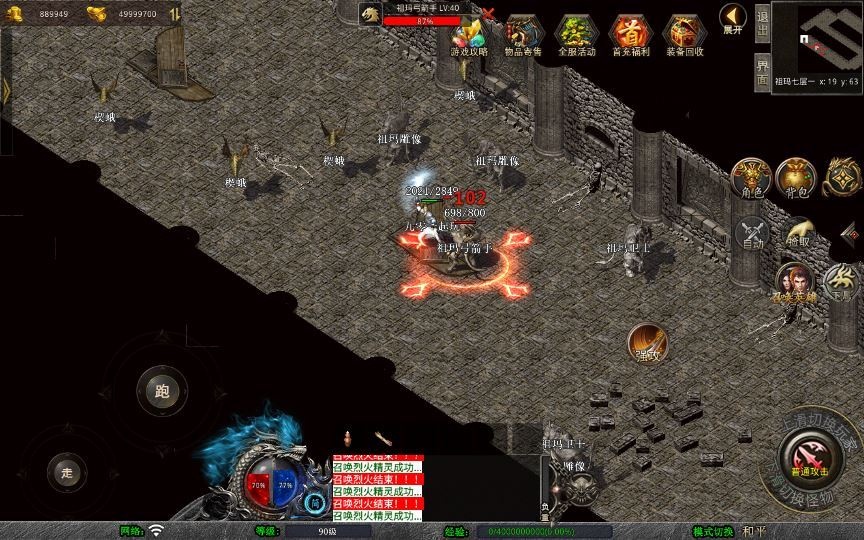The height and width of the screenshot is (540, 864).
Task: Open the minimap of 祖玛七层
Action: [x=817, y=39]
